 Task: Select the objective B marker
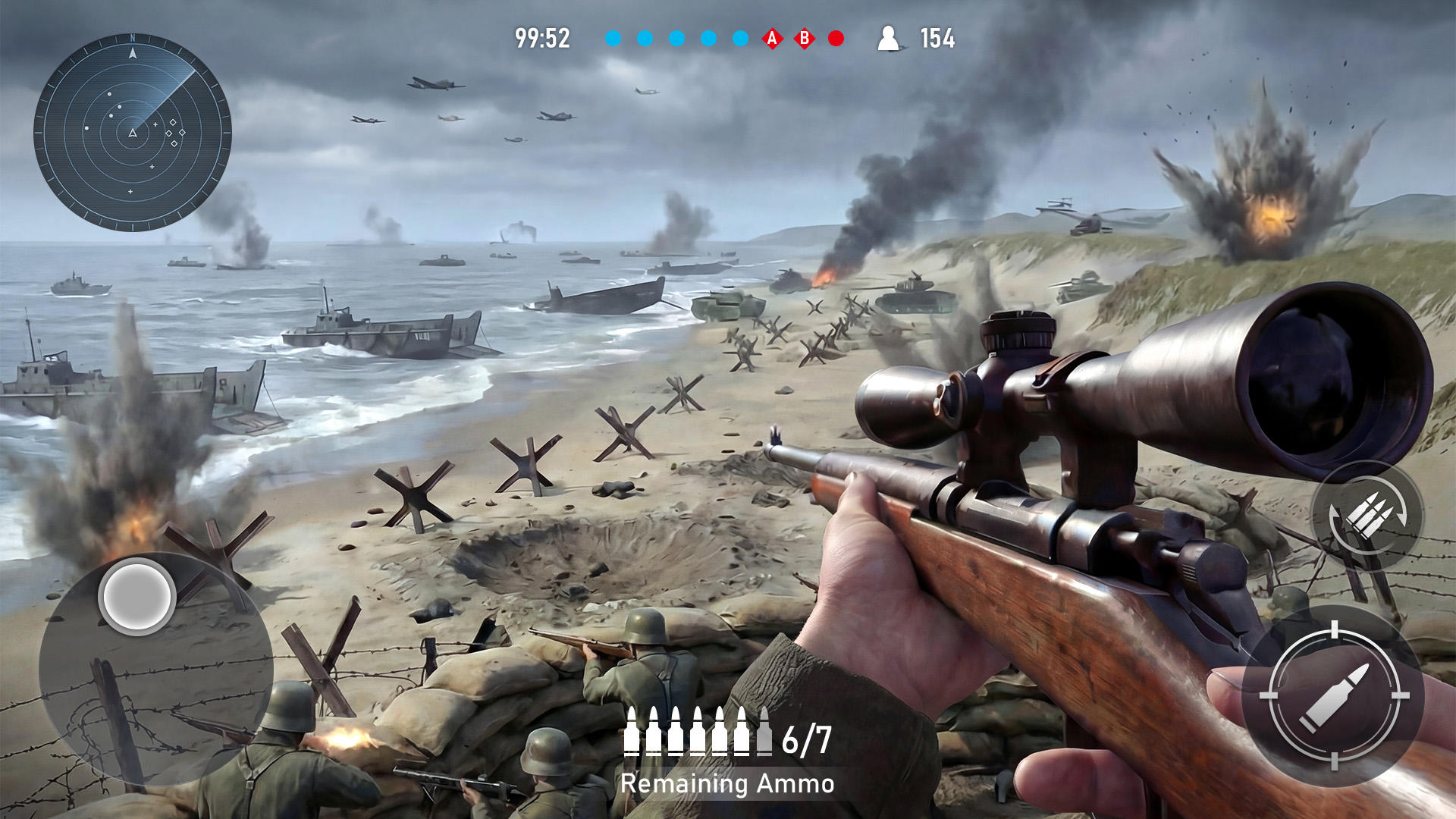[x=804, y=39]
